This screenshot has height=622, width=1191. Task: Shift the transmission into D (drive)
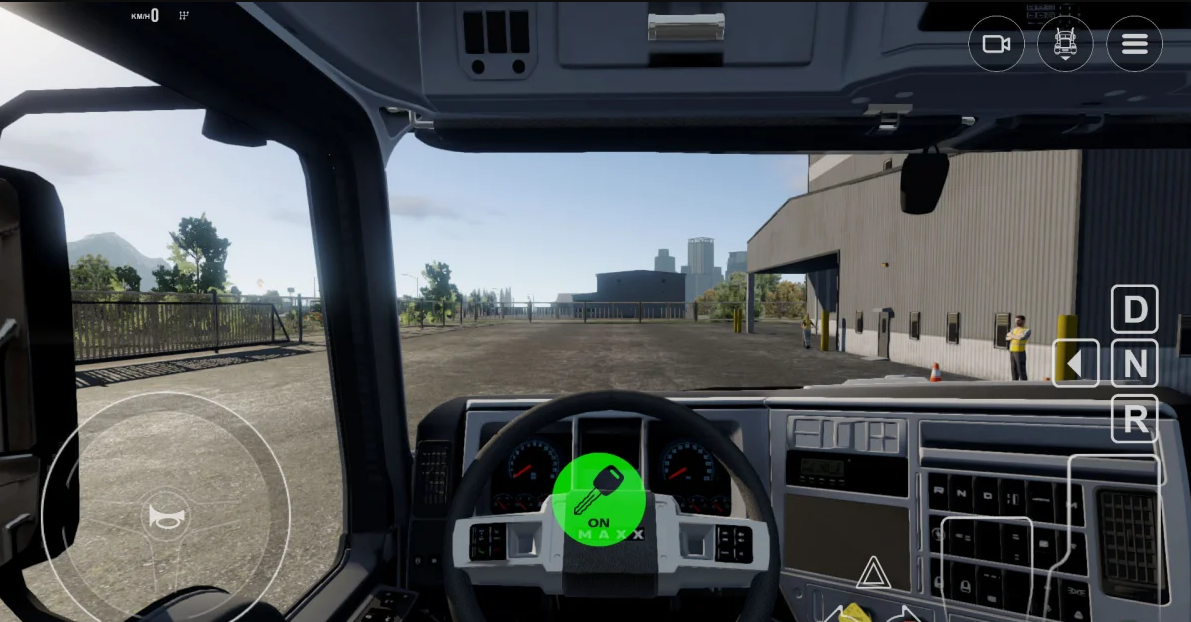click(x=1135, y=310)
